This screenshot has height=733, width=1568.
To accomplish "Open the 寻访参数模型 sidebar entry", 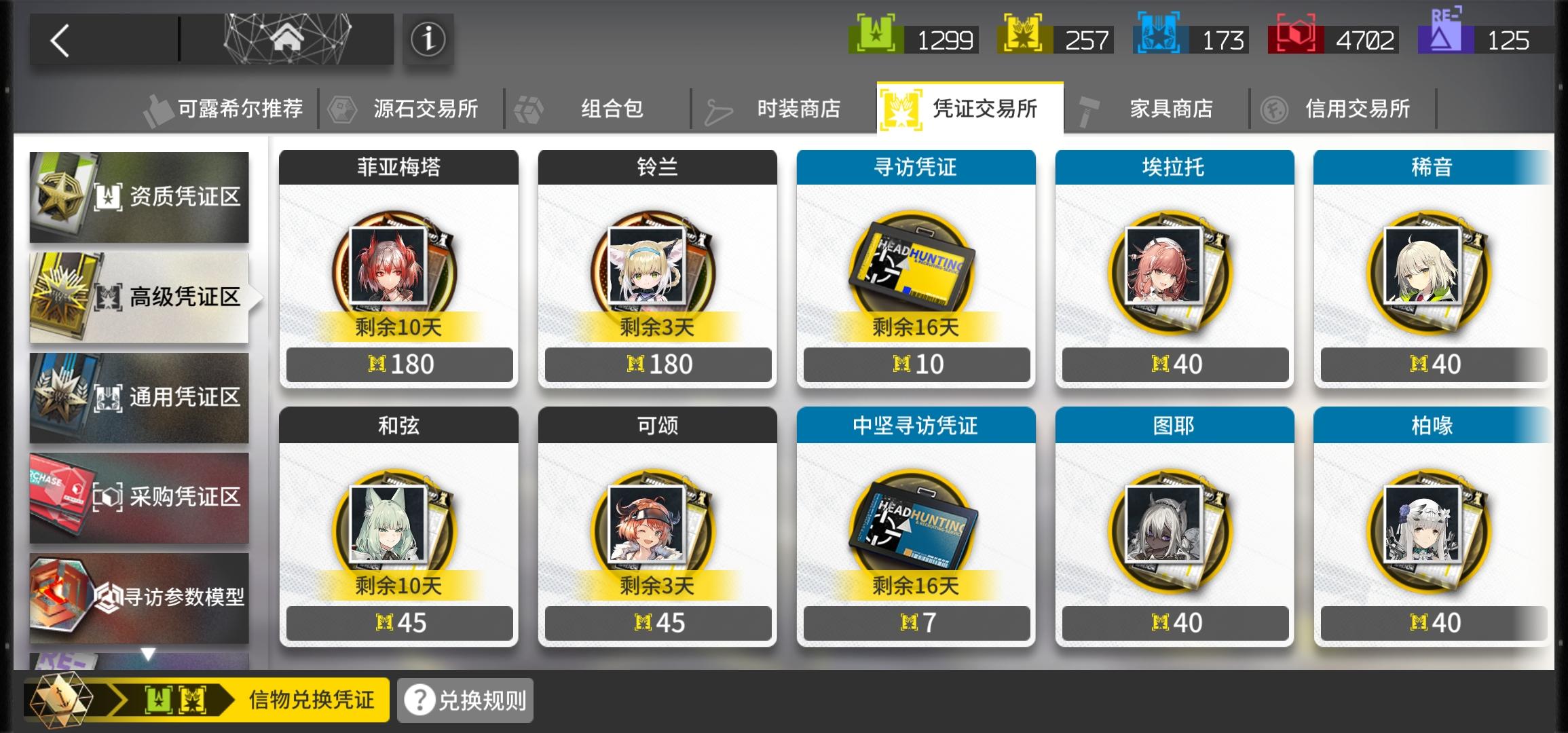I will [x=139, y=598].
